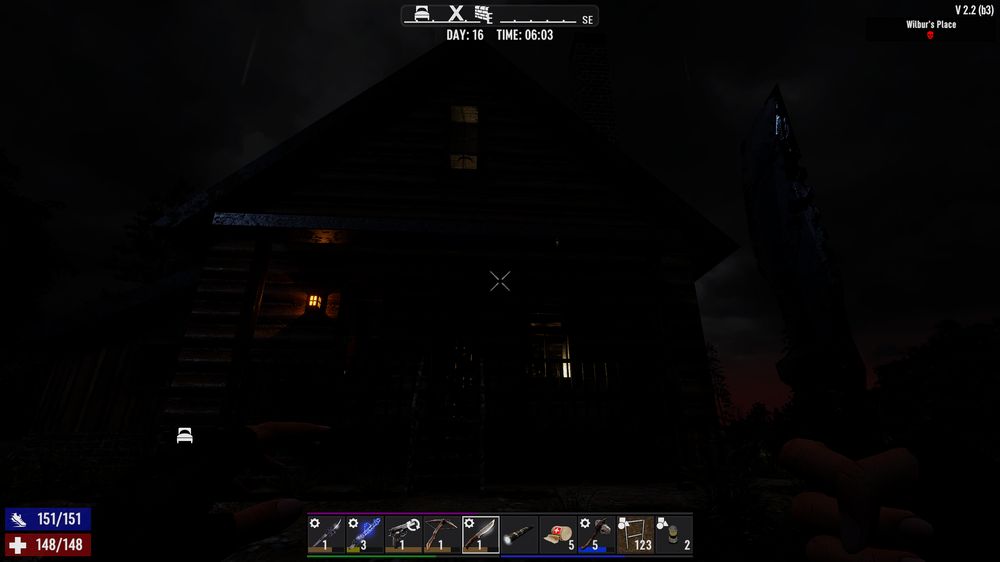Click the red skull difficulty icon
This screenshot has height=562, width=1000.
coord(931,35)
